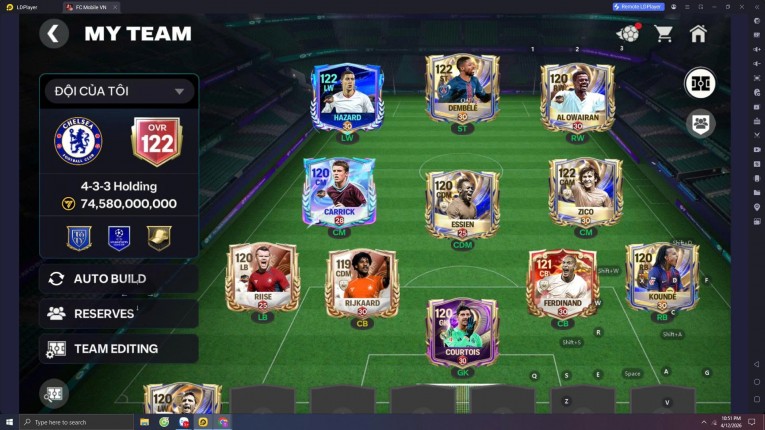Screen dimensions: 765x430
Task: Select the Koundé right back card
Action: pyautogui.click(x=661, y=278)
